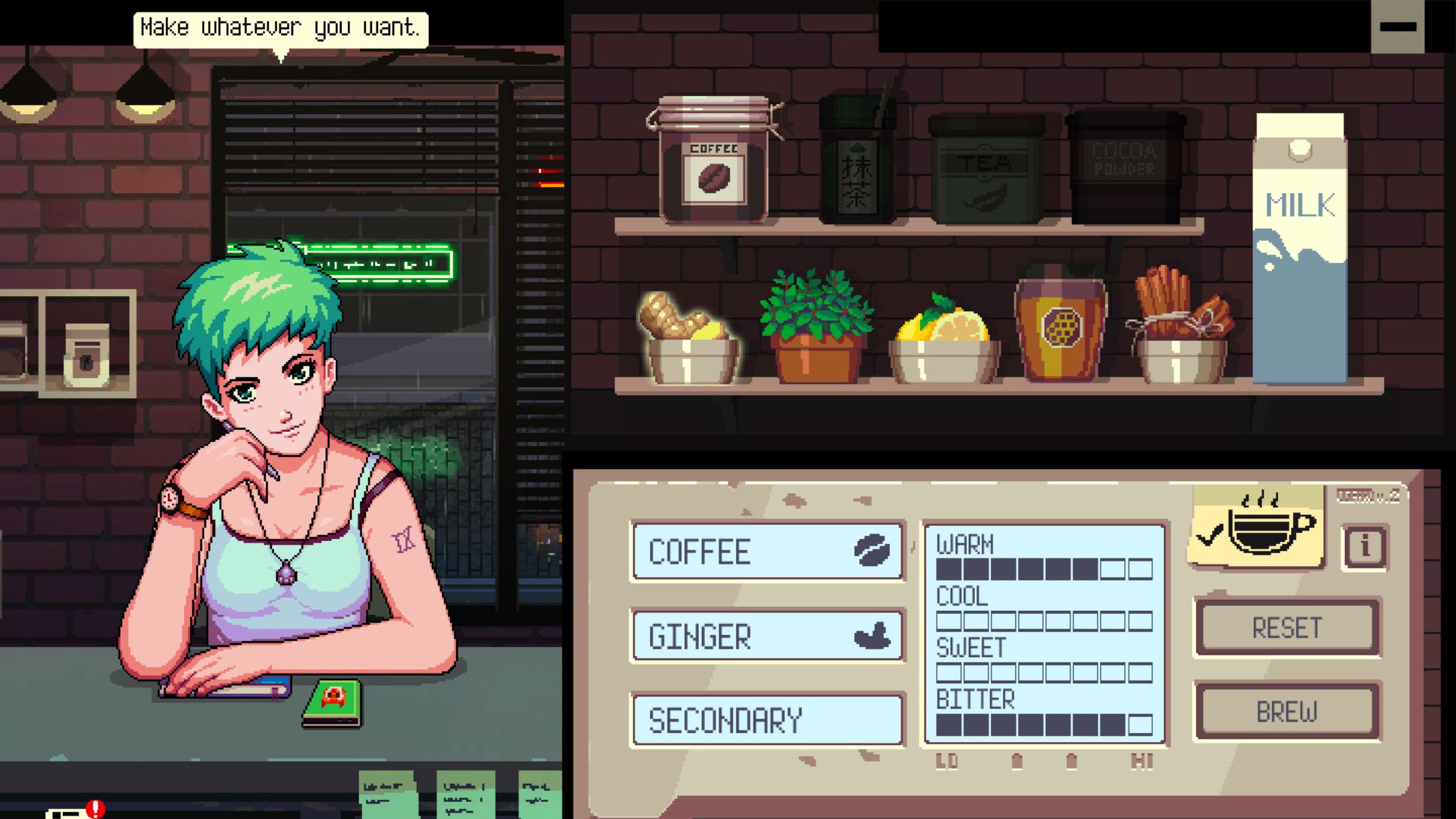The image size is (1456, 819).
Task: Reset the current drink recipe
Action: 1287,628
